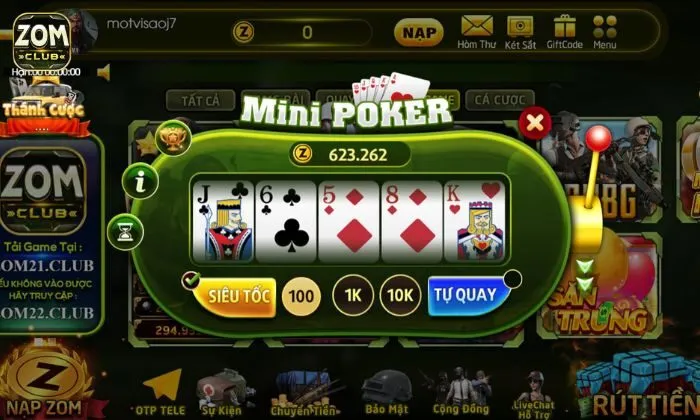Choose the 1K bet chip
Viewport: 700px width, 420px height.
(352, 296)
